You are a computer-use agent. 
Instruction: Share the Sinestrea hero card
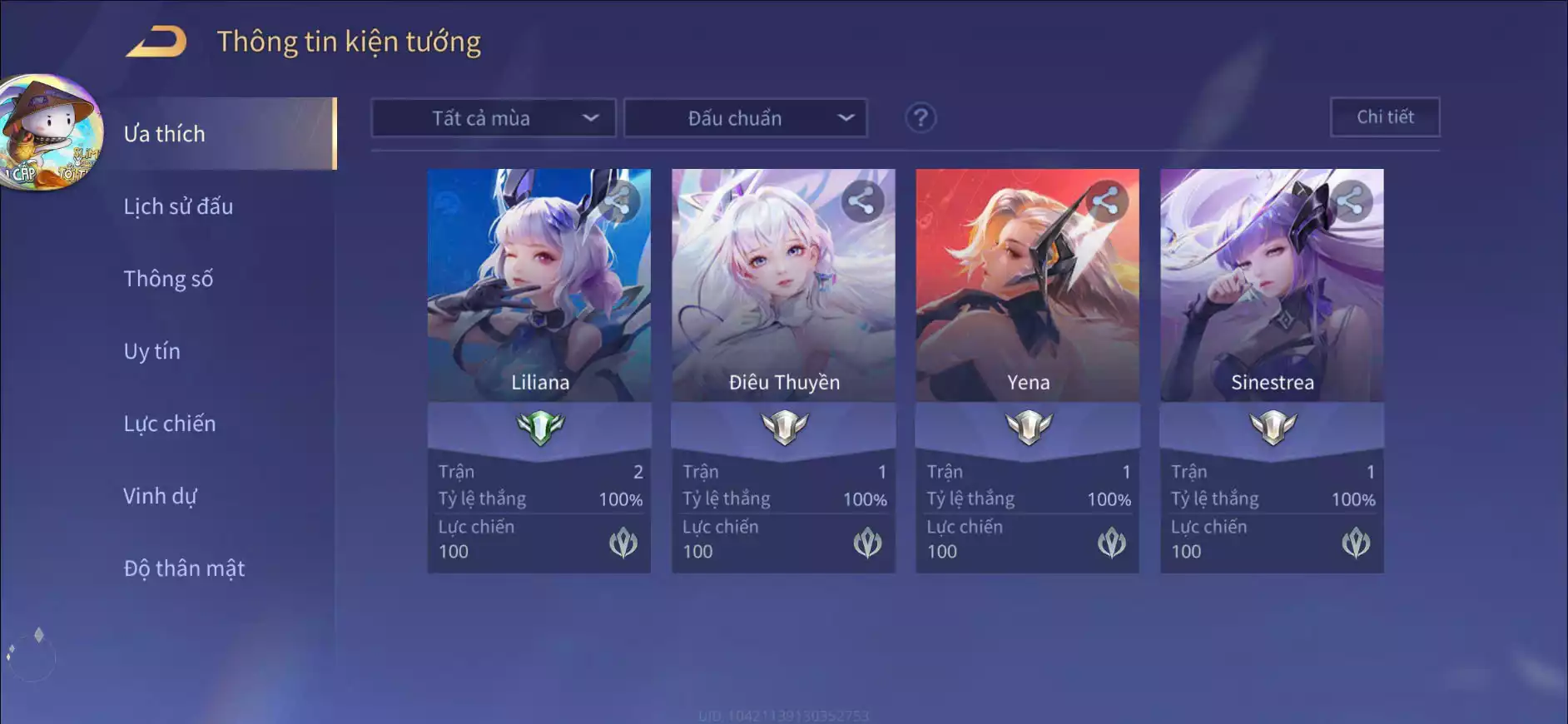pyautogui.click(x=1350, y=201)
